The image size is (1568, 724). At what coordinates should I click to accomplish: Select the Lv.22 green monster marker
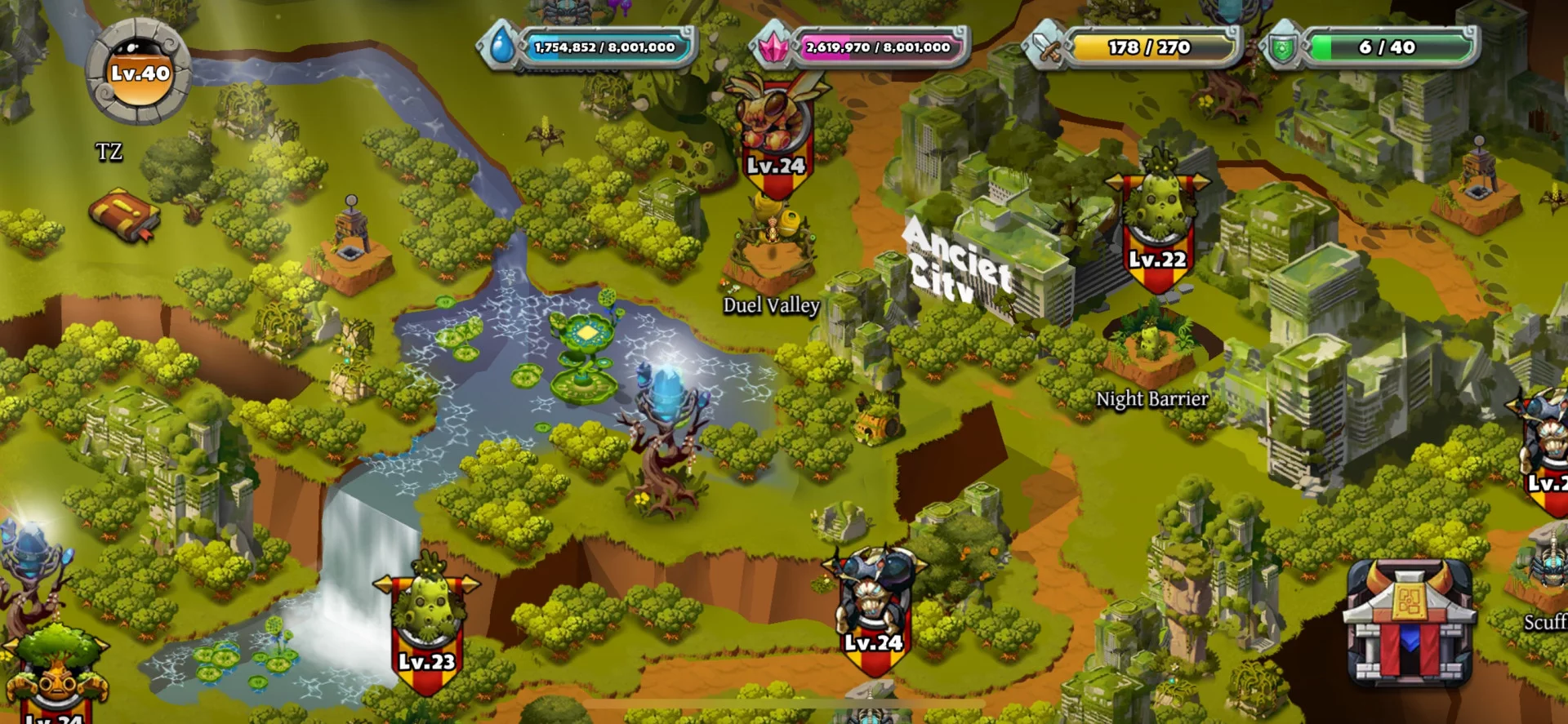pos(1157,229)
